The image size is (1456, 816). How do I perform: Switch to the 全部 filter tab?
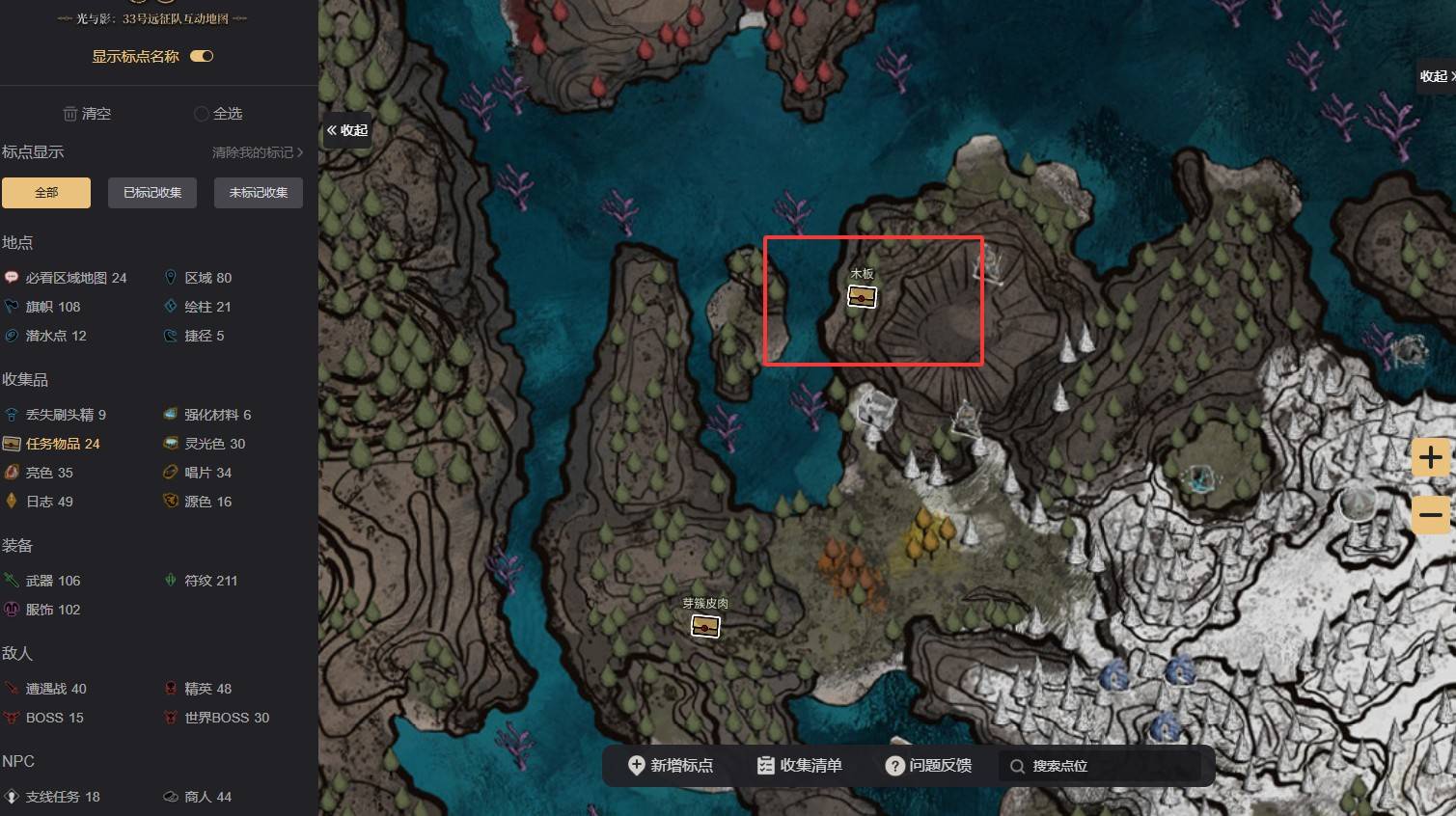[x=46, y=193]
